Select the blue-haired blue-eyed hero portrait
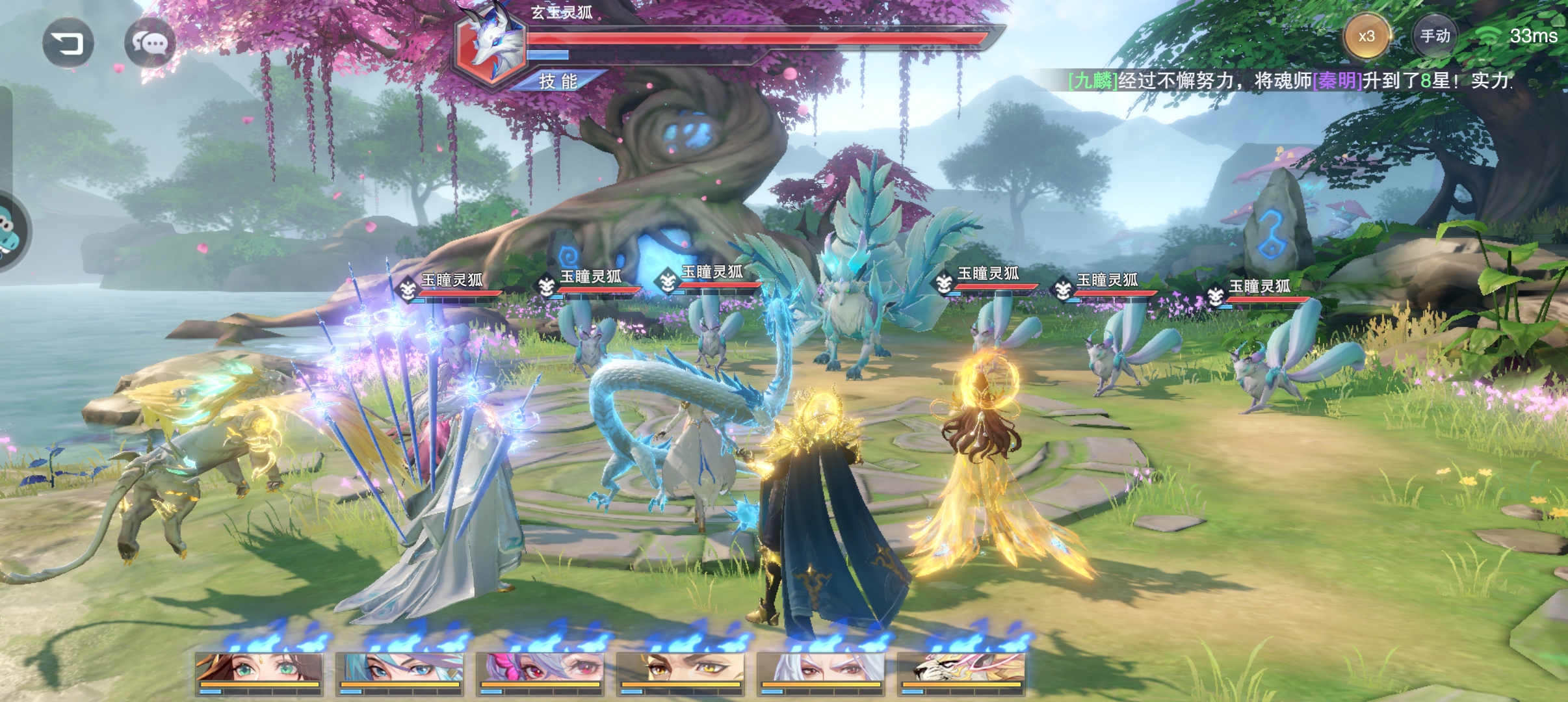Viewport: 1568px width, 702px height. coord(399,671)
